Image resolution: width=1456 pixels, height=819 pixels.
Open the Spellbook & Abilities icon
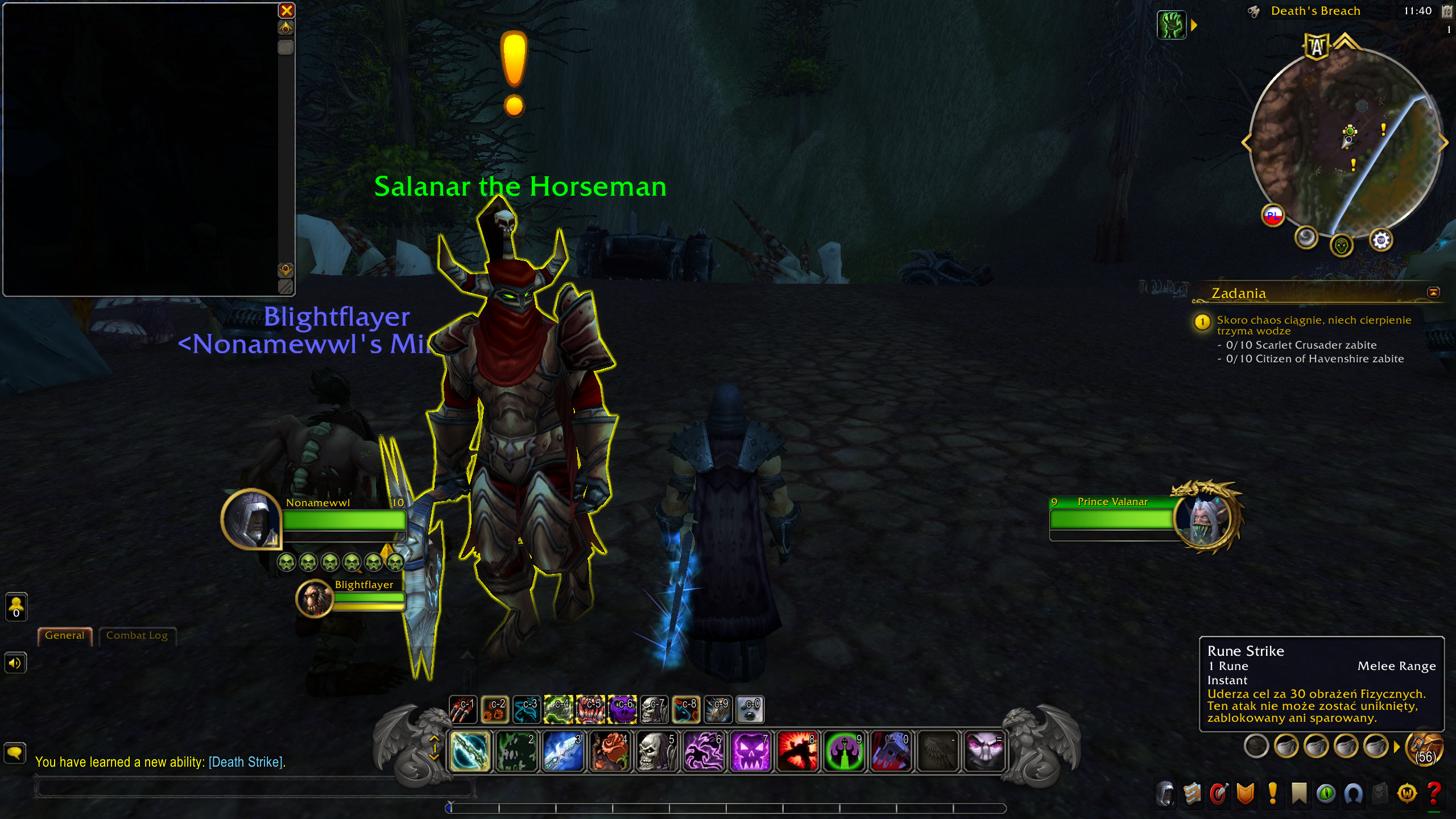1191,793
